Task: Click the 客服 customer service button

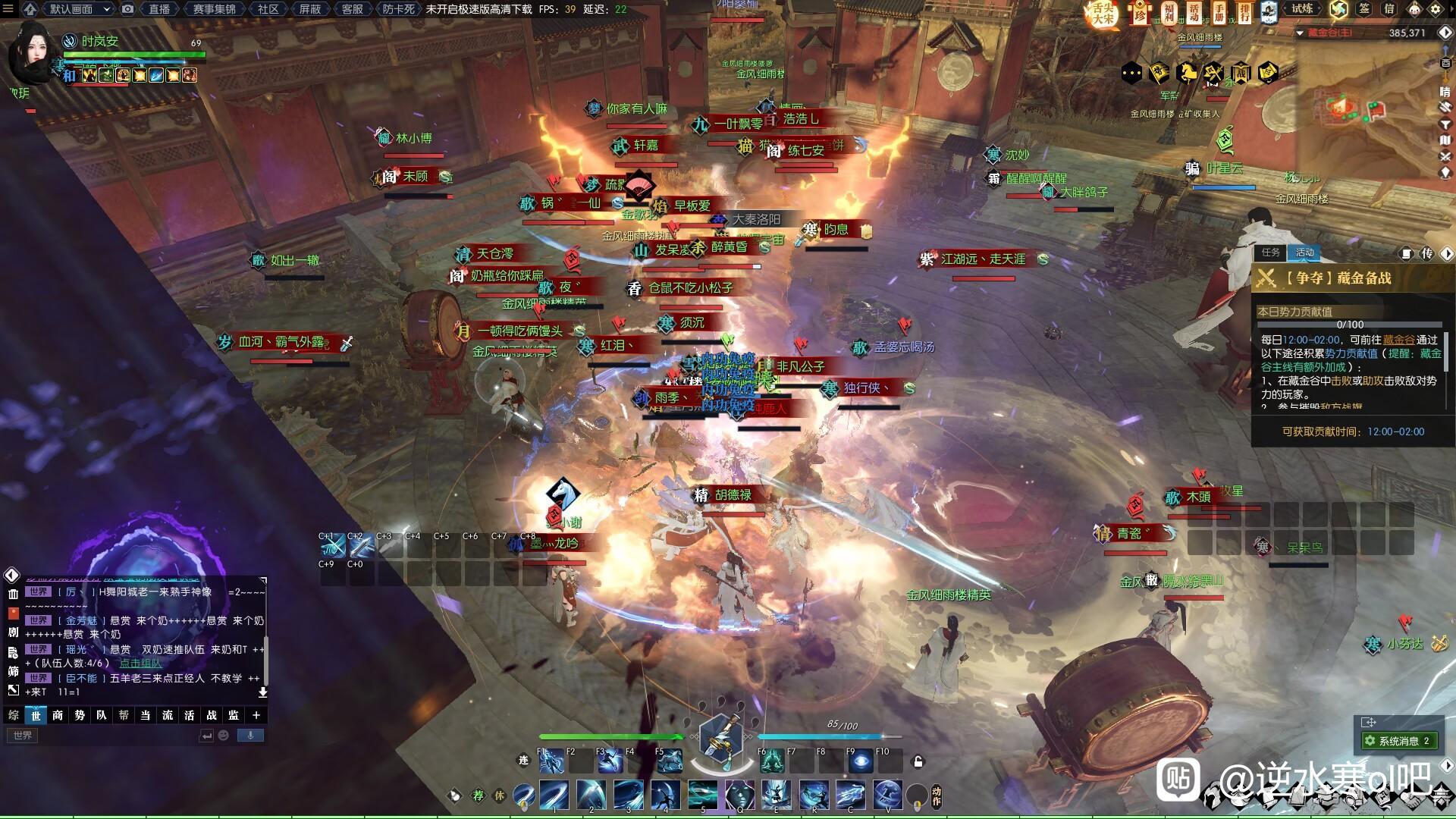Action: [352, 9]
